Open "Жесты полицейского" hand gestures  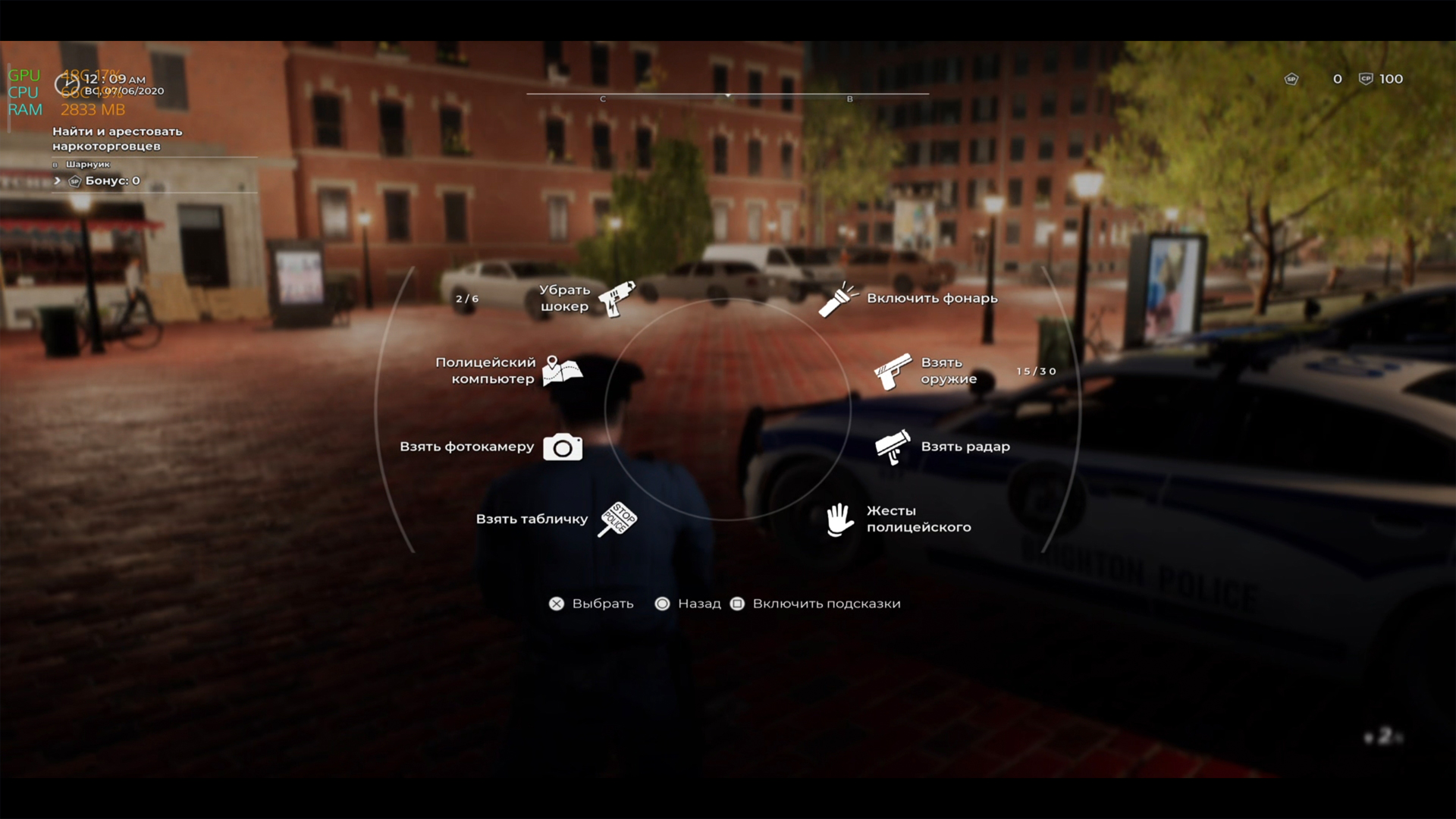pos(840,519)
